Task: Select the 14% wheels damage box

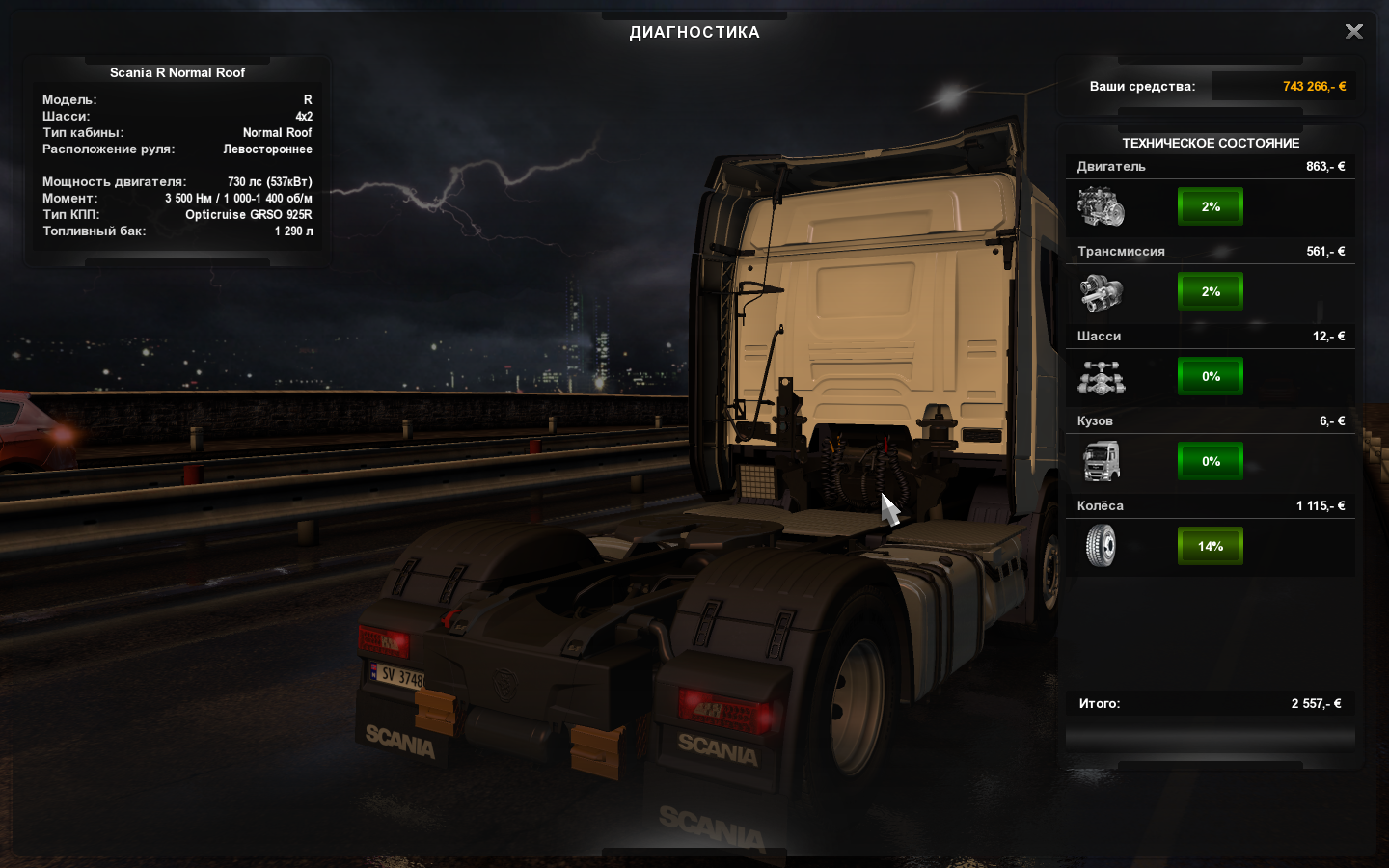Action: (x=1211, y=546)
